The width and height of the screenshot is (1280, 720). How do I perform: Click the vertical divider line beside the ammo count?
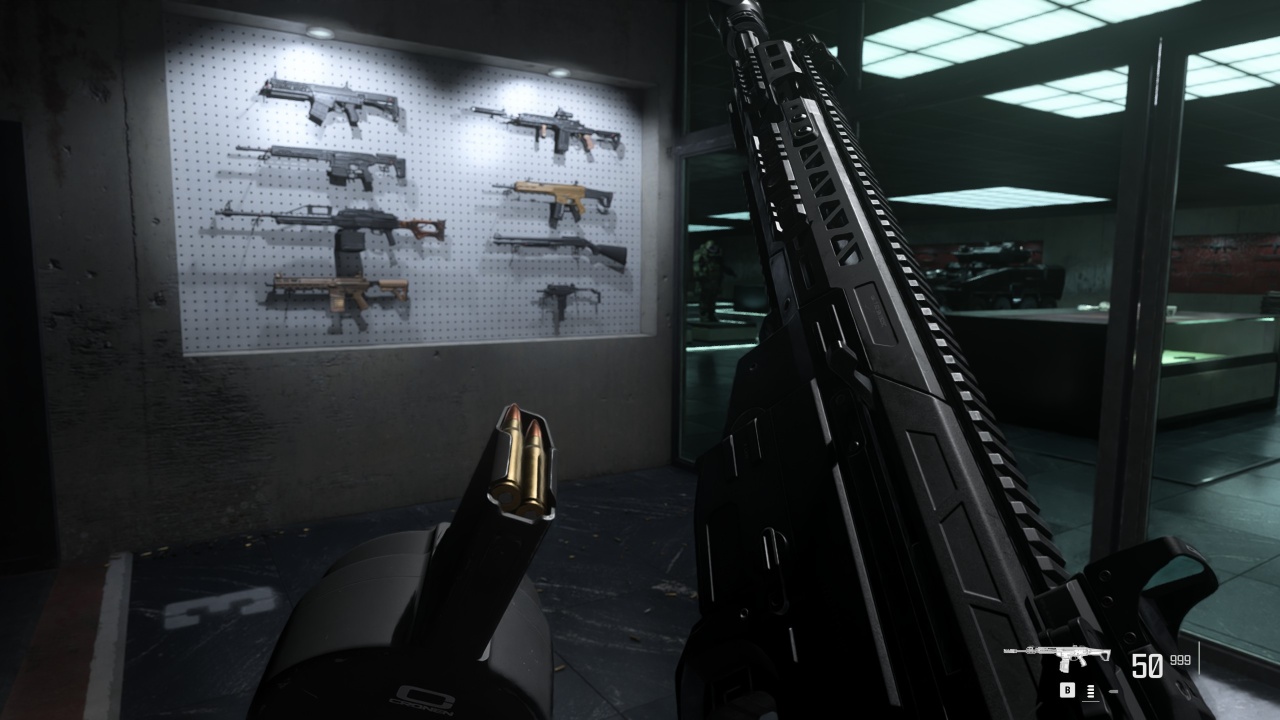pos(1200,657)
